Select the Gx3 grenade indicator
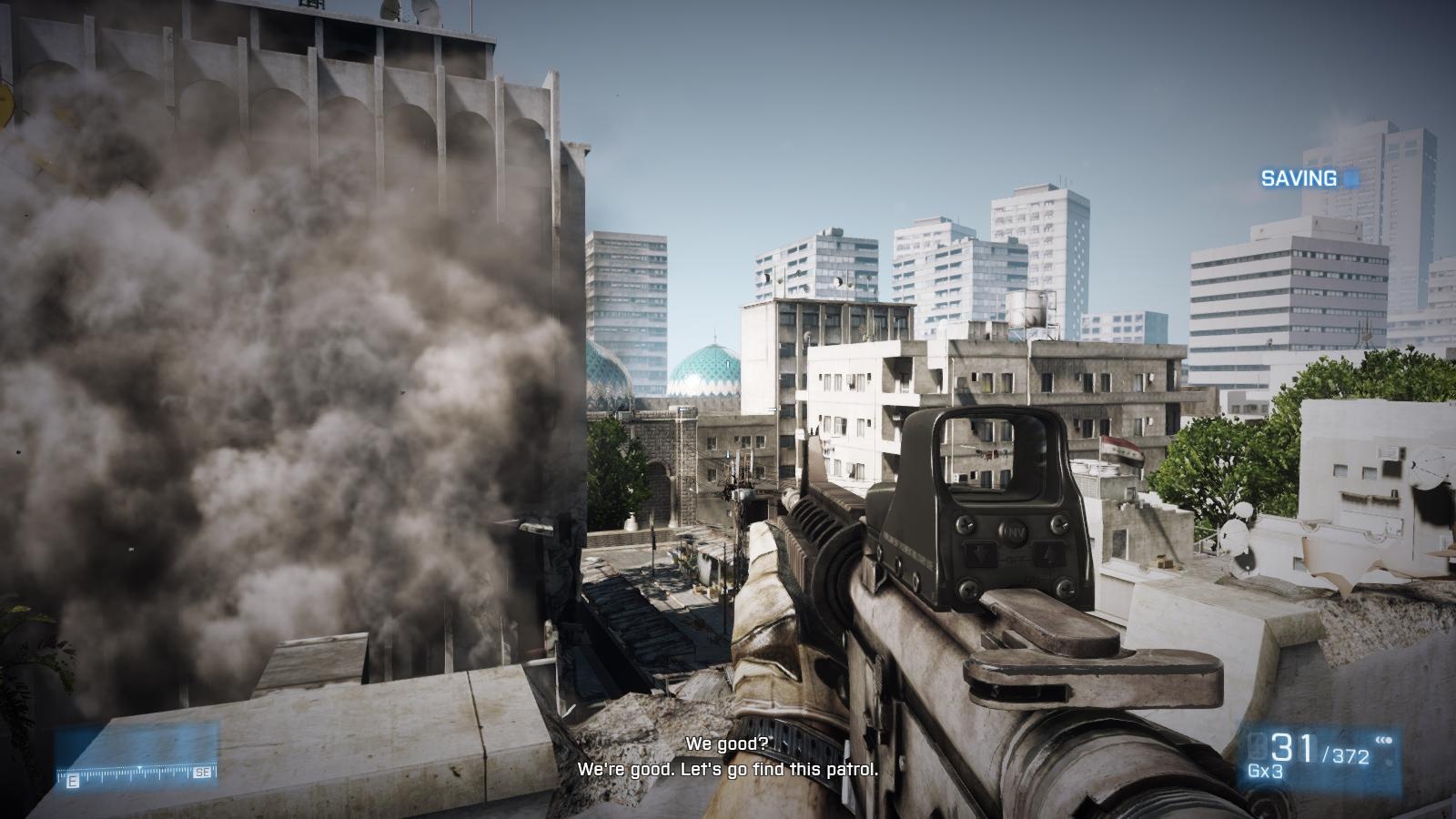The image size is (1456, 819). tap(1265, 771)
